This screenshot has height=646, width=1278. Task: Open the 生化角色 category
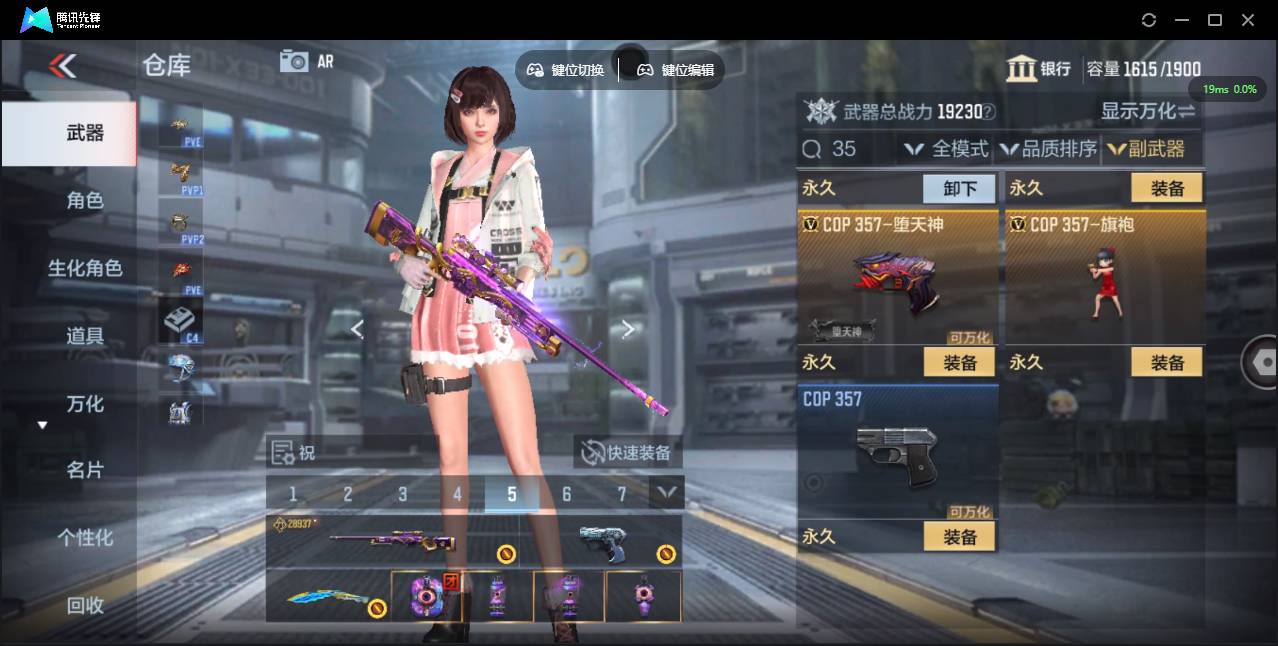[x=84, y=268]
